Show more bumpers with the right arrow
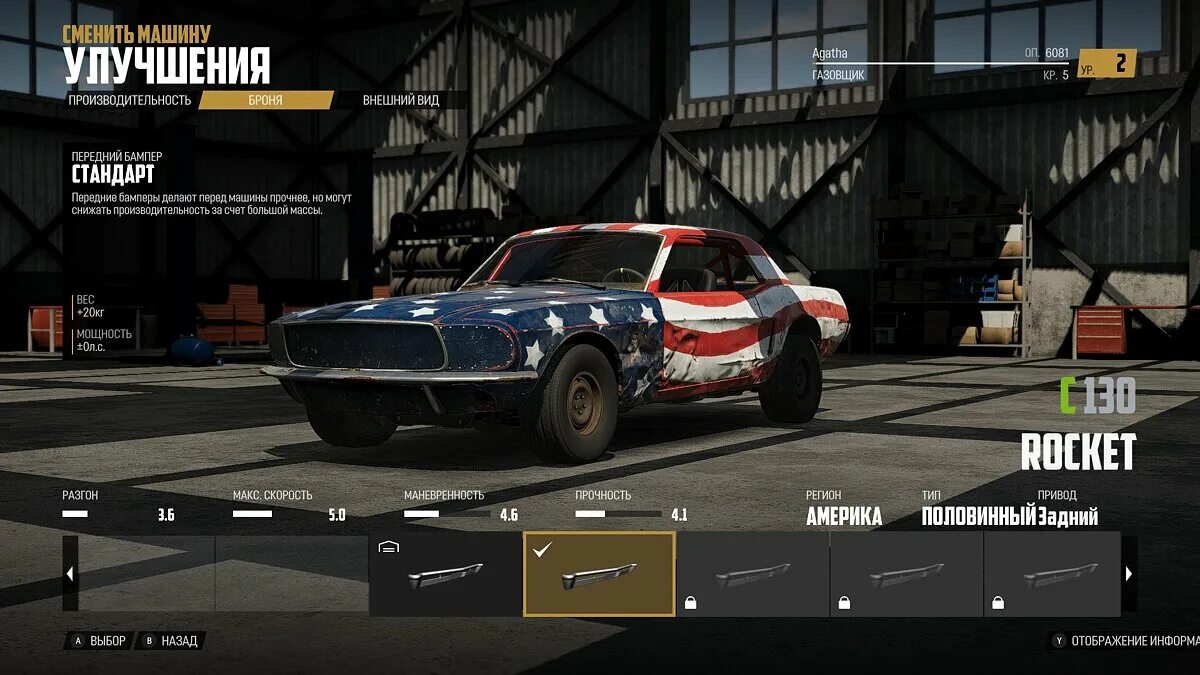The height and width of the screenshot is (675, 1200). [x=1129, y=574]
